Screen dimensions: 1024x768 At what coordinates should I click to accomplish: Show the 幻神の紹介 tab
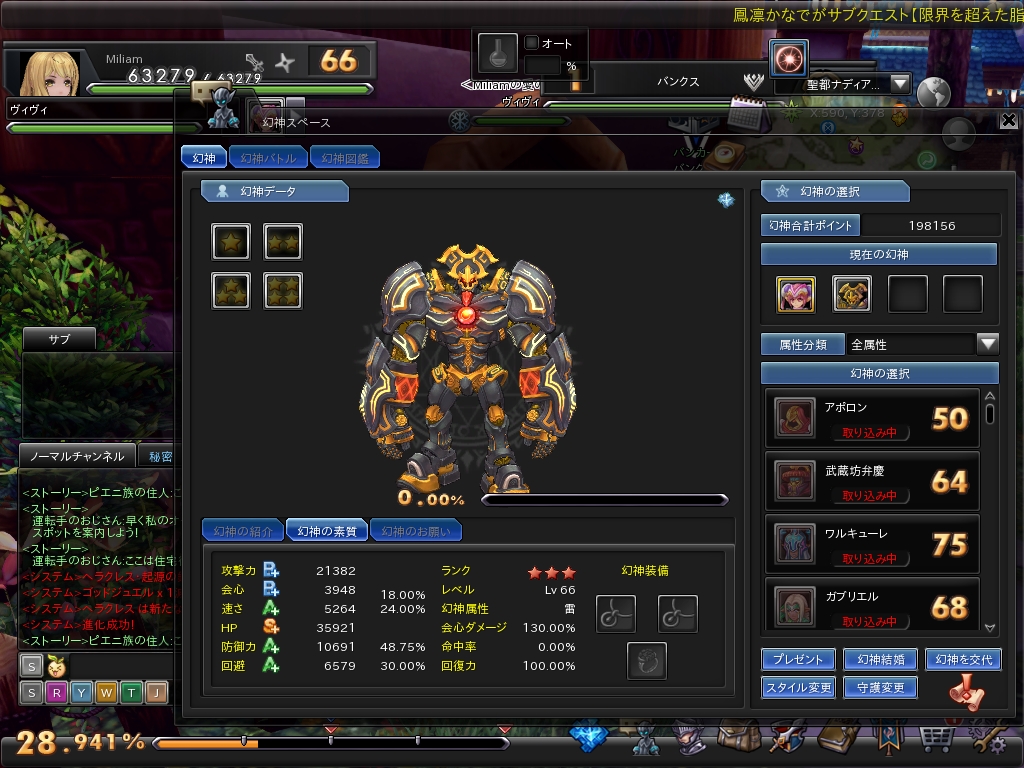[x=243, y=531]
